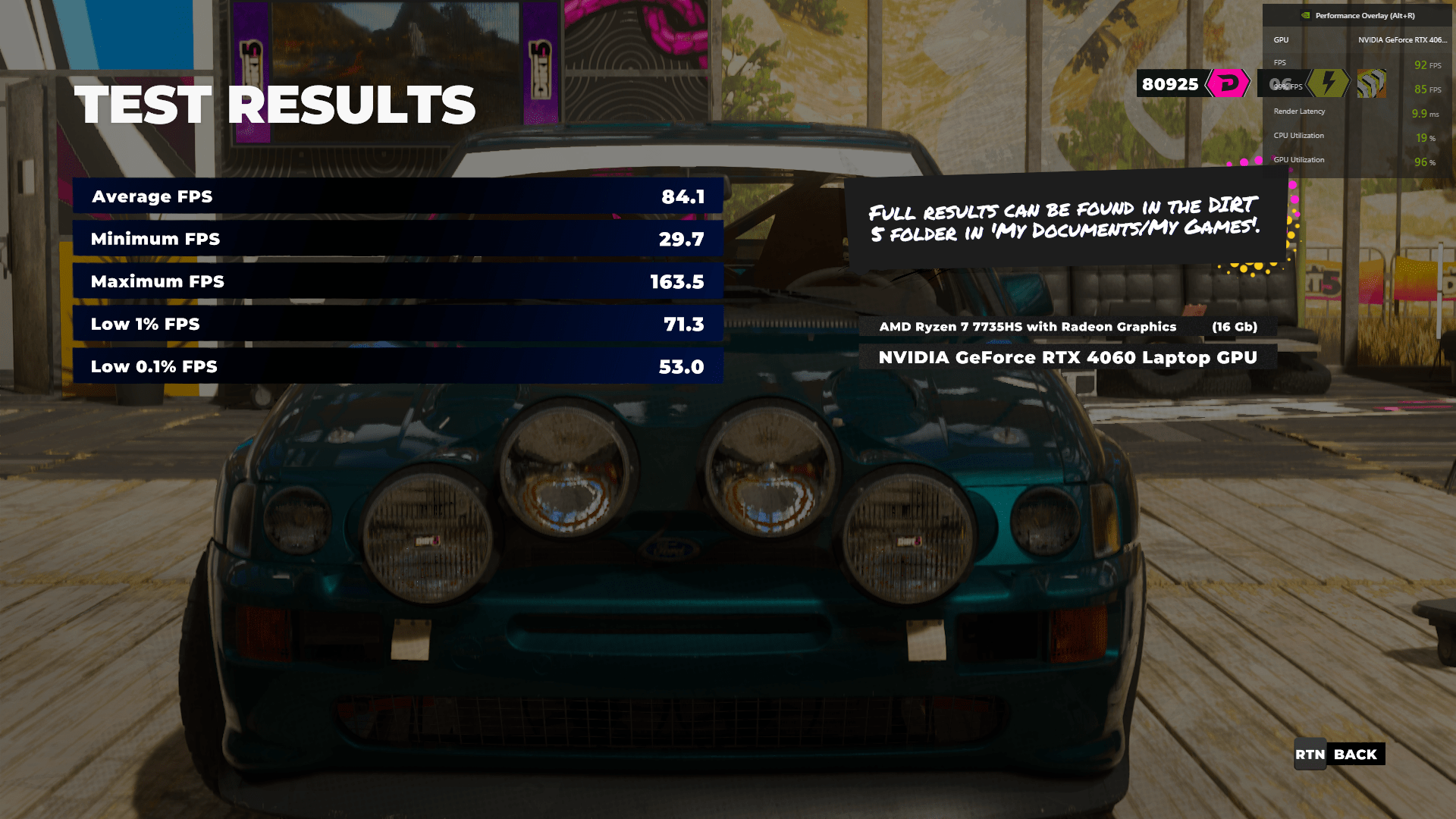Click the NVIDIA Performance Overlay header
1456x819 pixels.
(x=1357, y=15)
